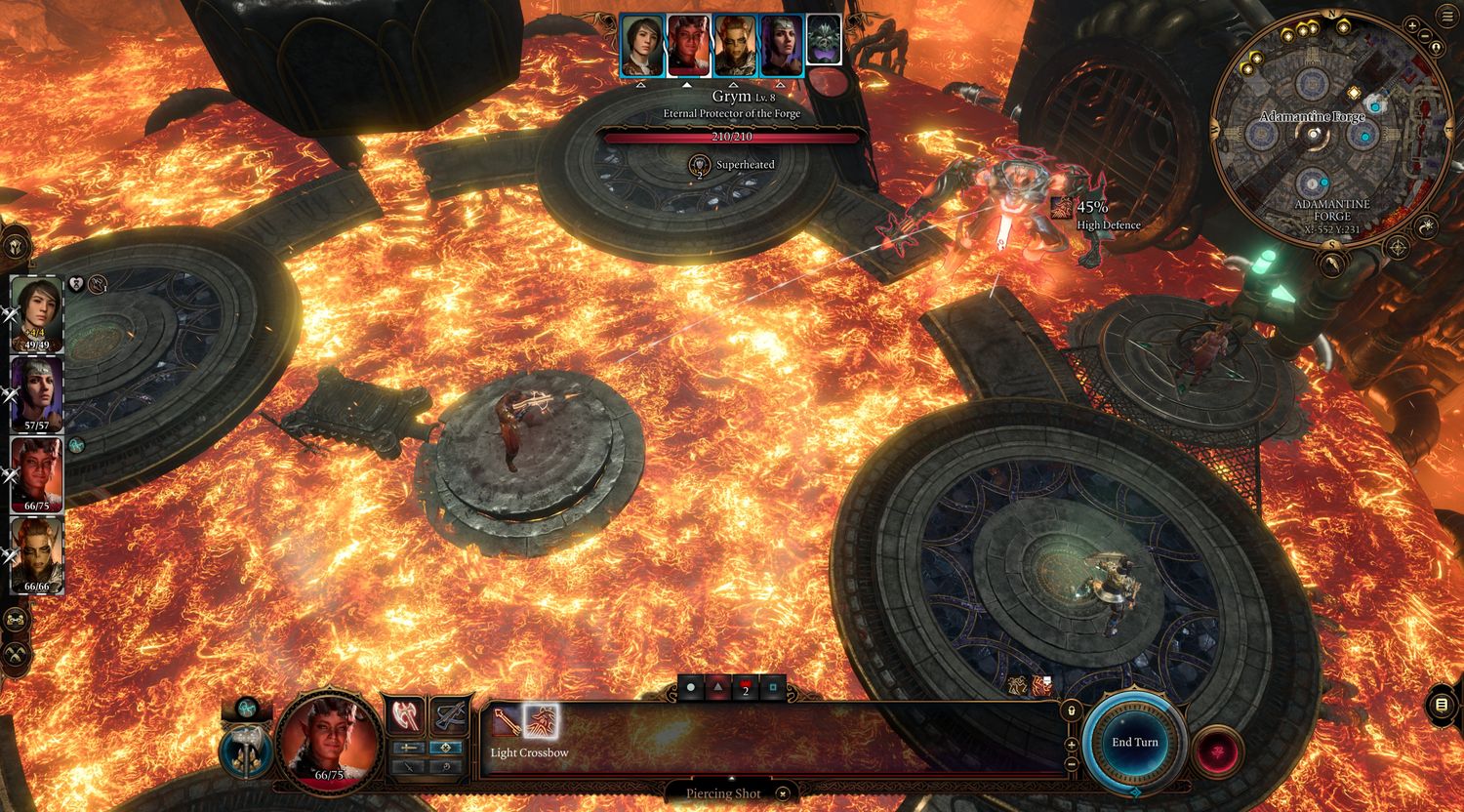
Task: Switch to the melee axe weapon set
Action: click(x=405, y=716)
